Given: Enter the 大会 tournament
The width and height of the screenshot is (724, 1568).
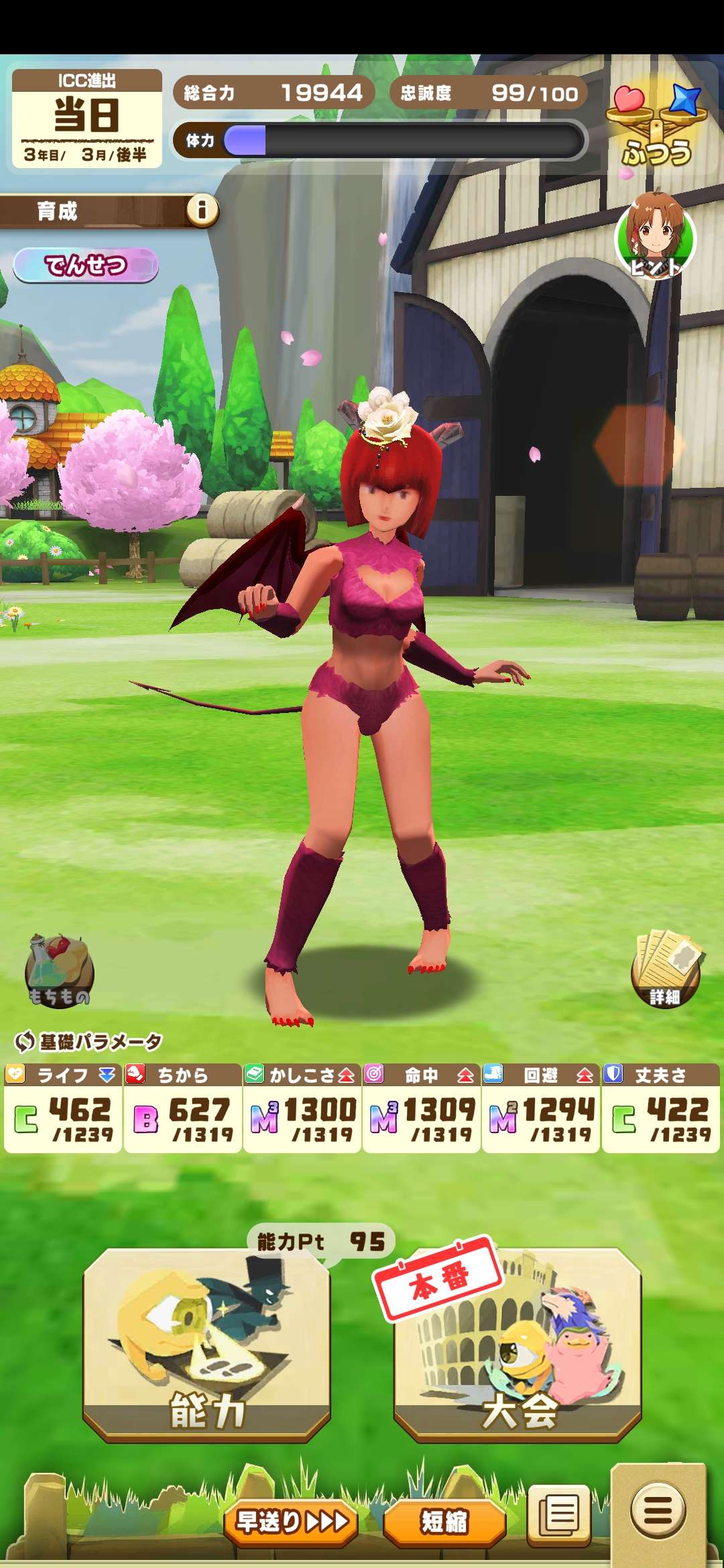Looking at the screenshot, I should click(x=518, y=1344).
